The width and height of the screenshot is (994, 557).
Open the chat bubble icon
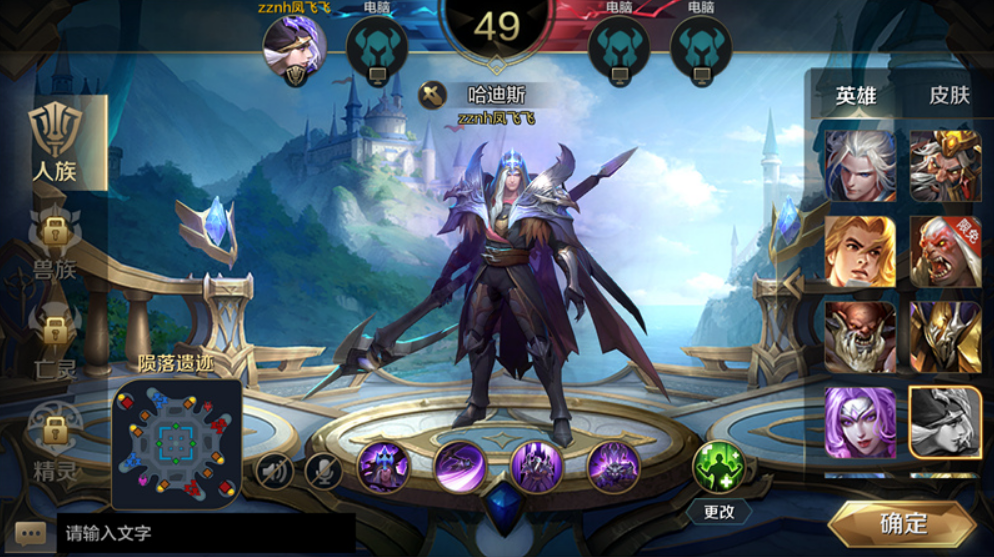(29, 533)
